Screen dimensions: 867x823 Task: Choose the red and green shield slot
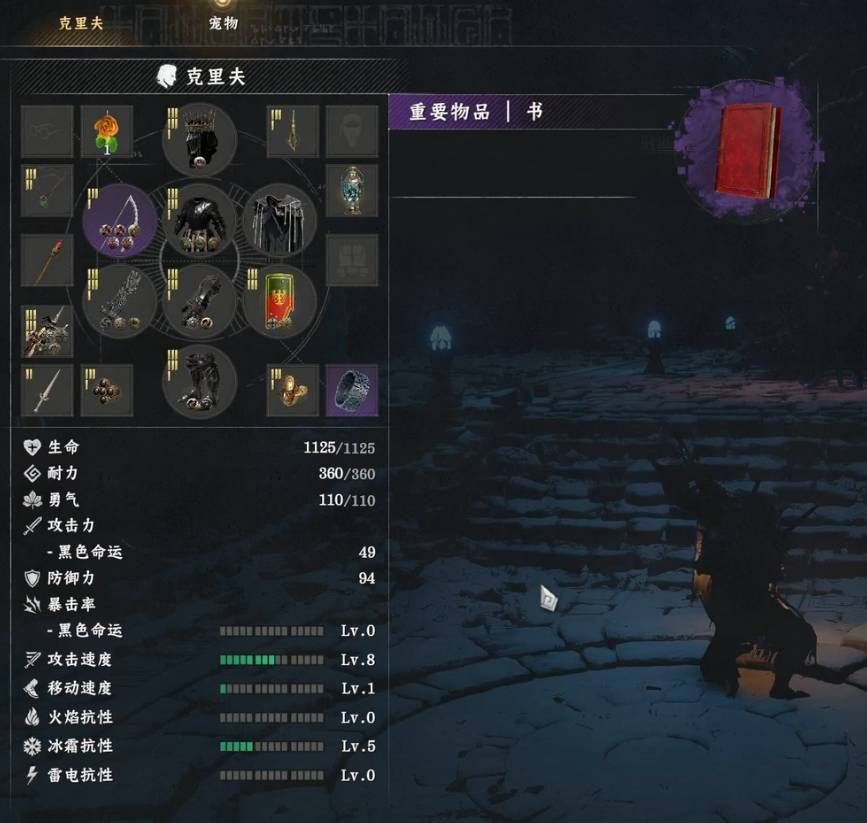(280, 301)
